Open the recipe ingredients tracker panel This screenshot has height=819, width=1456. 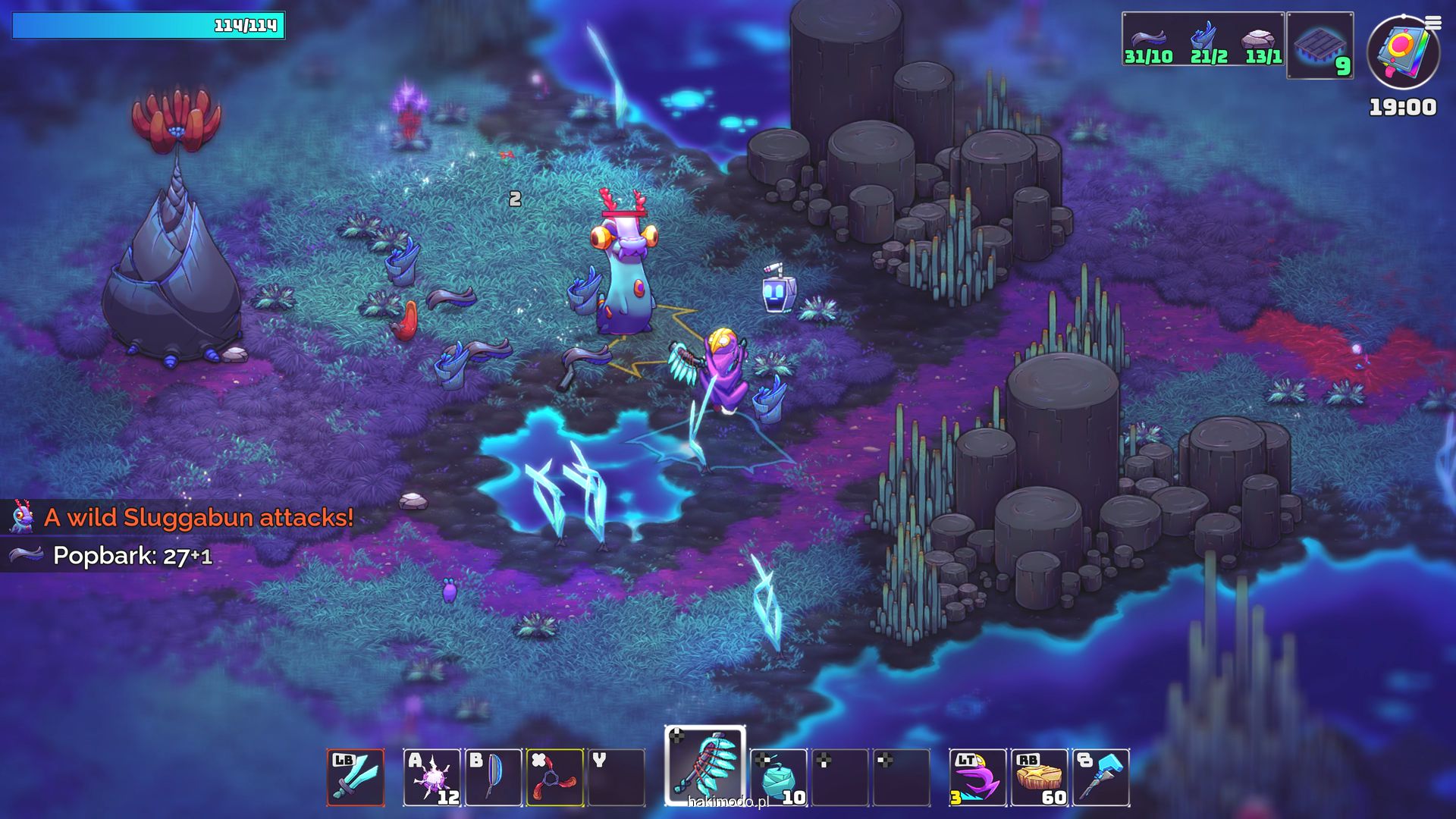point(1203,39)
